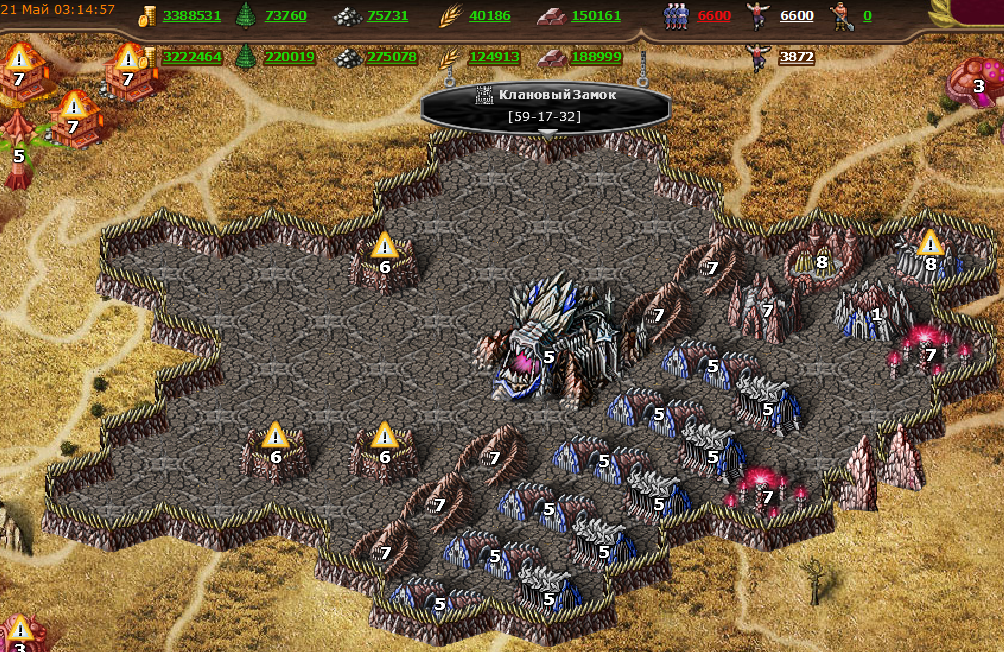Click the stone storage value 275078
The width and height of the screenshot is (1004, 652).
point(391,57)
